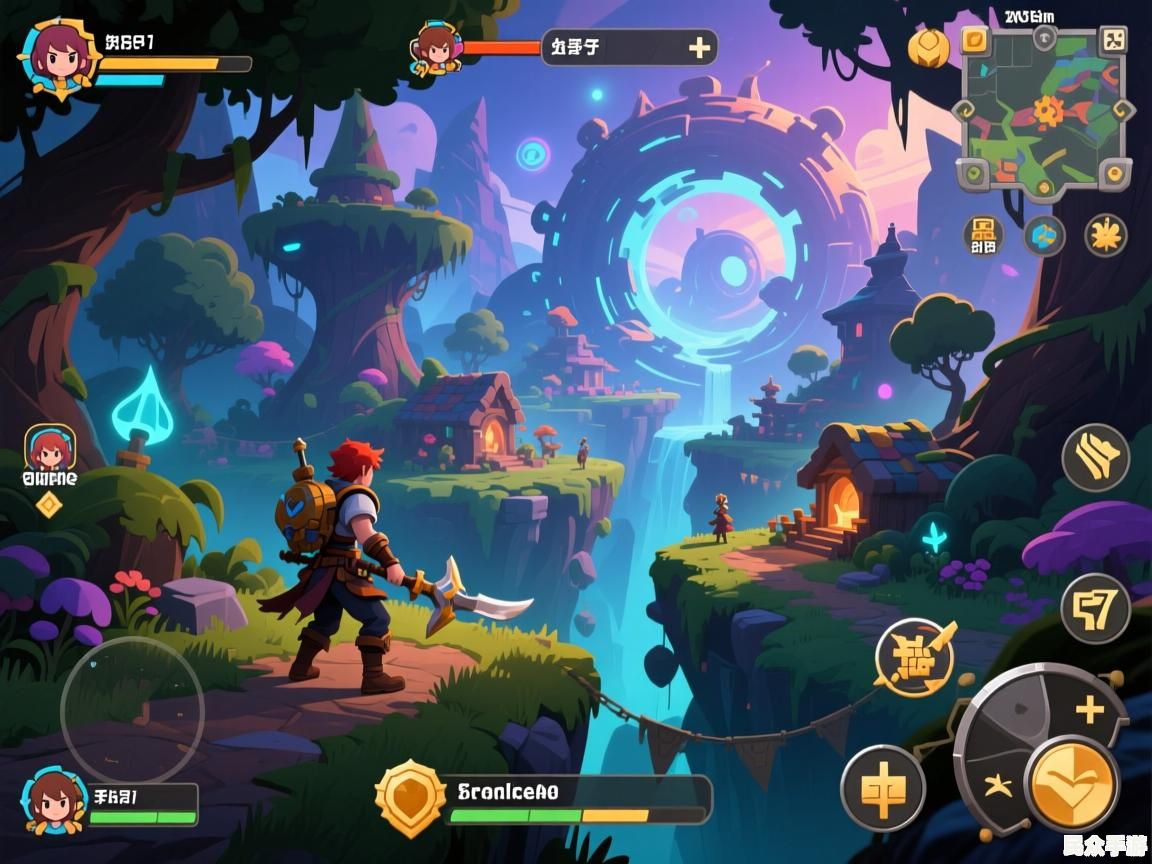Choose the party member portrait on the left edge
1152x864 pixels.
[x=50, y=449]
